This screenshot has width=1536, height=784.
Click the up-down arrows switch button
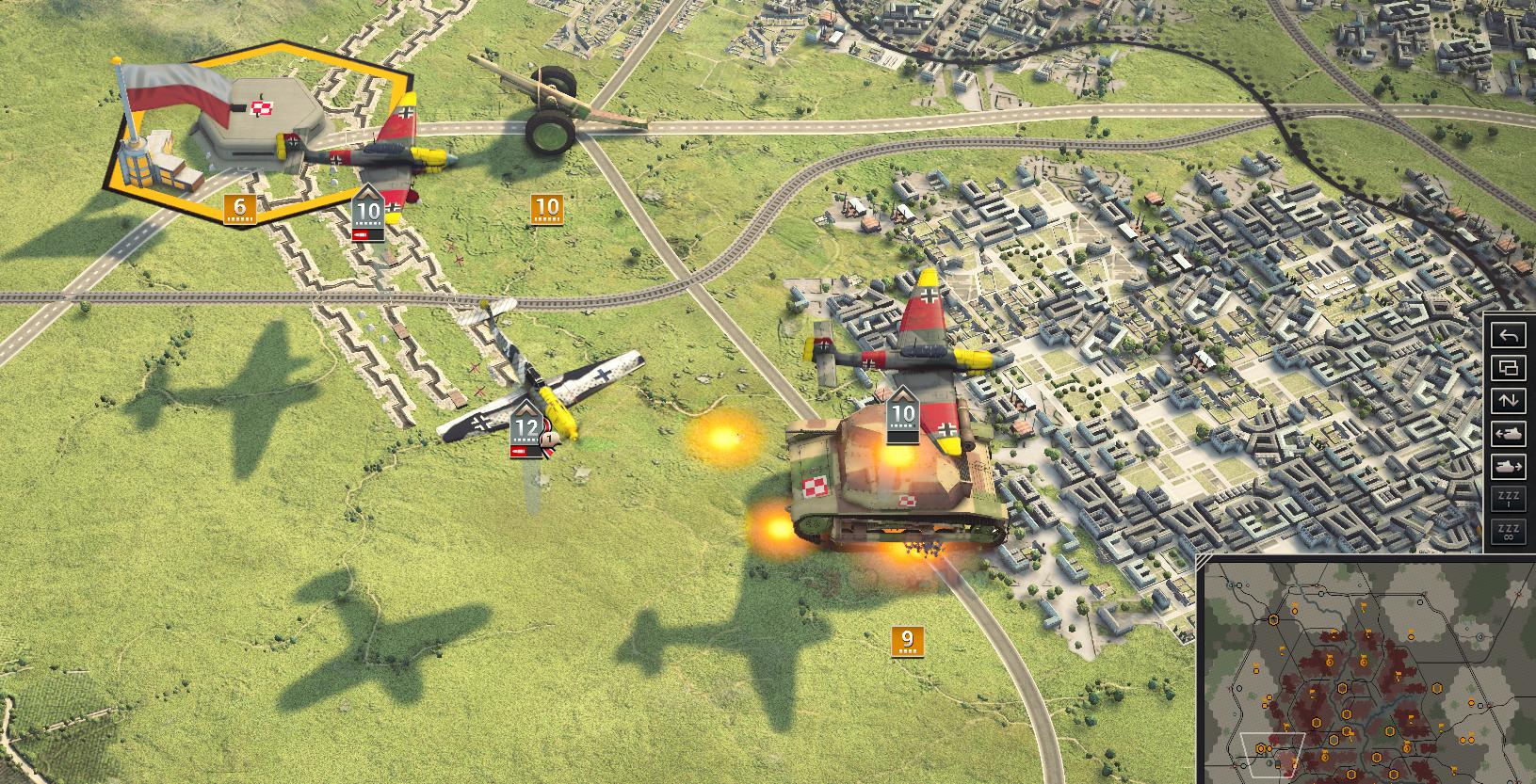1510,401
